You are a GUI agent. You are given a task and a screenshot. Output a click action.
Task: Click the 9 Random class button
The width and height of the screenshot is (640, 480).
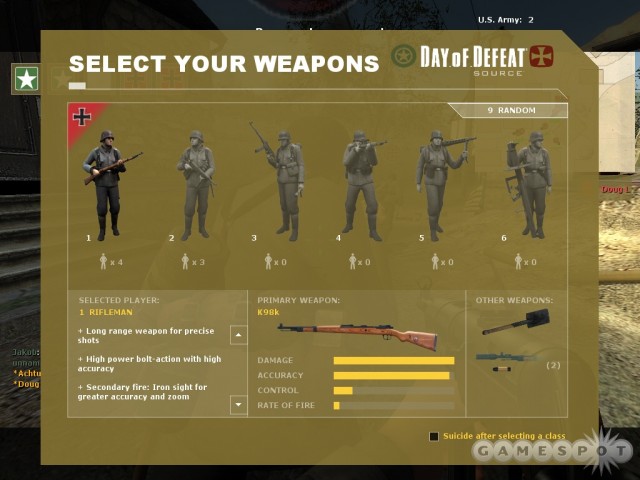[x=511, y=111]
